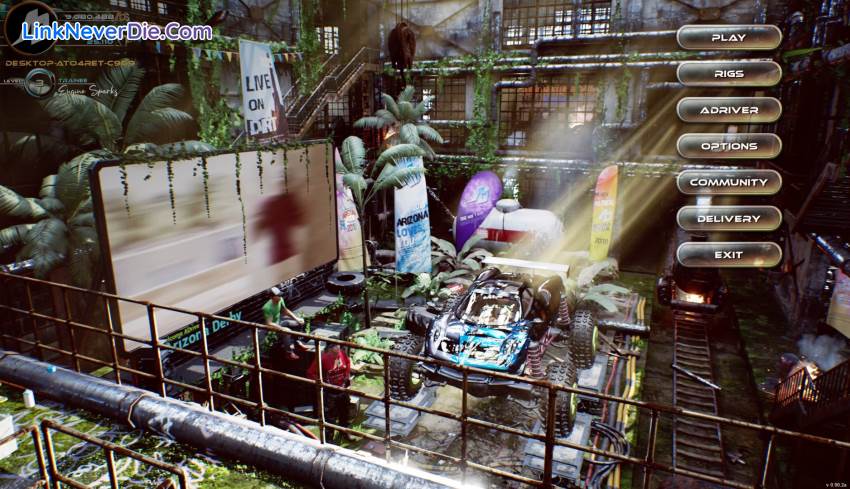
Task: Start the game with the Play button
Action: [728, 38]
